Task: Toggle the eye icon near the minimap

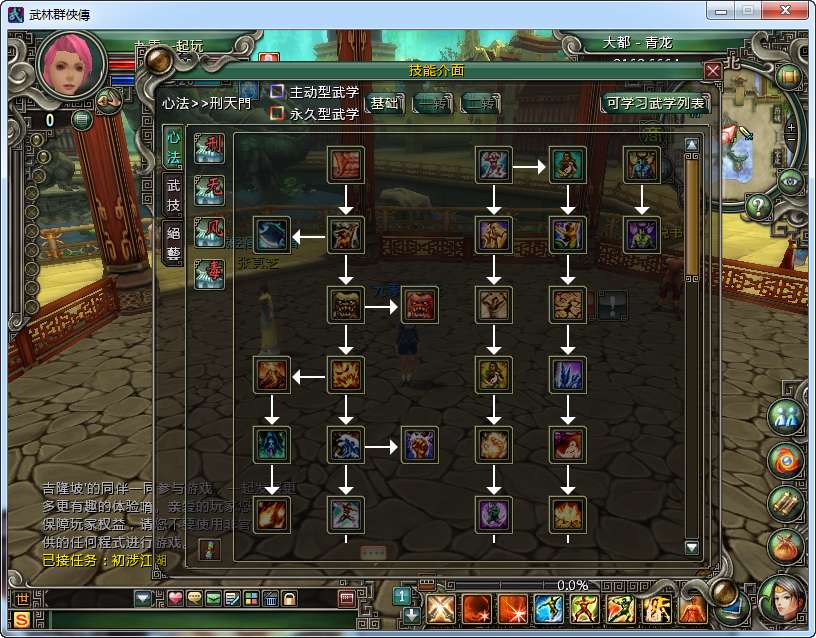Action: pyautogui.click(x=791, y=181)
